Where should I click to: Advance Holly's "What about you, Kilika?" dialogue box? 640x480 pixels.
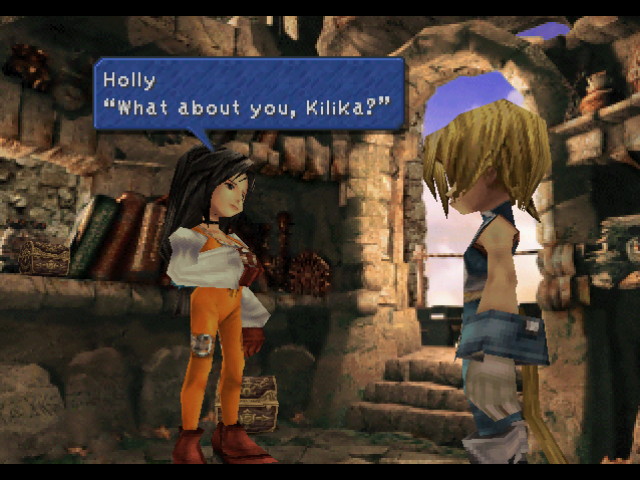[x=249, y=94]
